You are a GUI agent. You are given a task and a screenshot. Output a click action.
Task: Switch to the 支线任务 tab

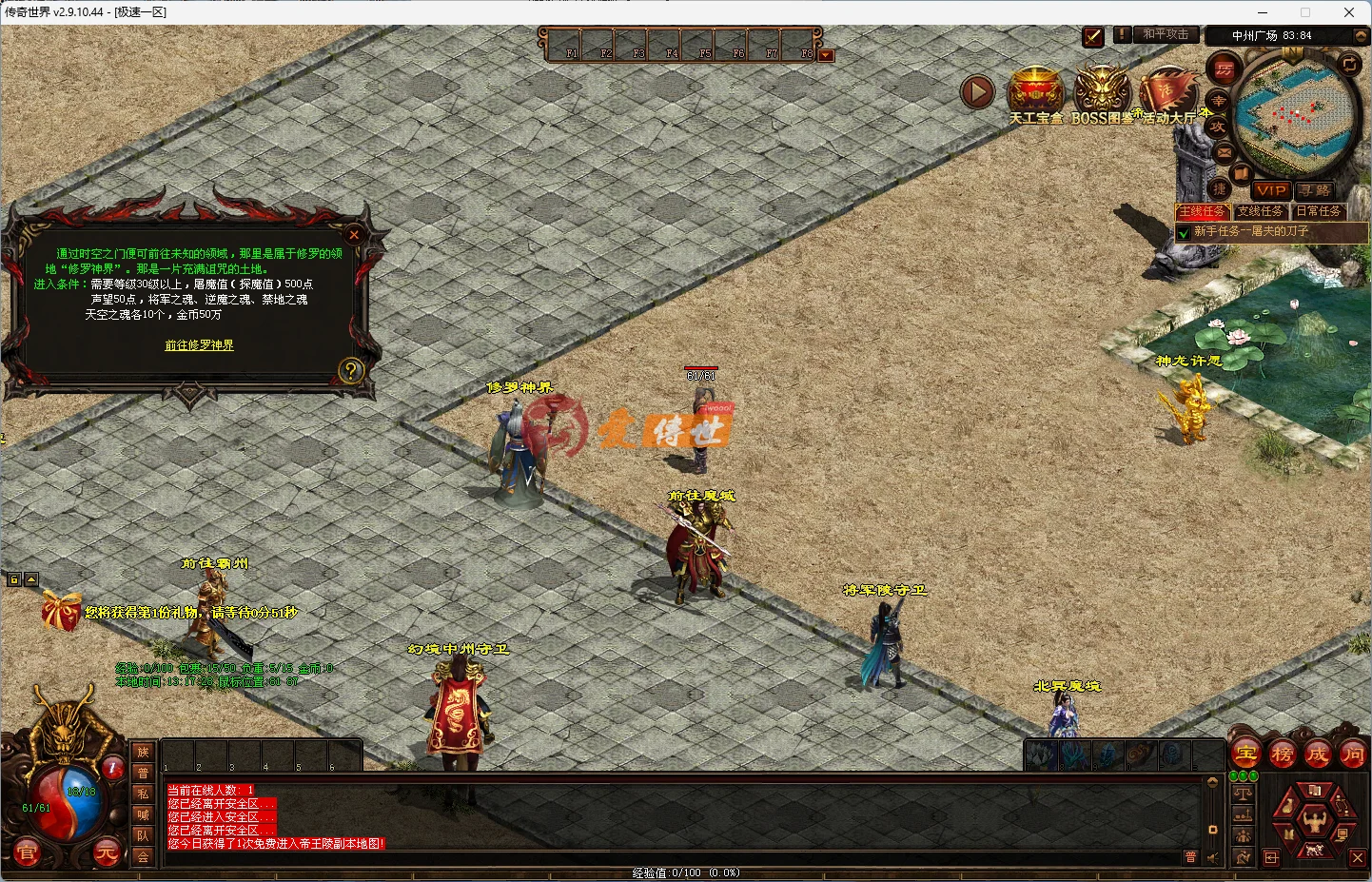pyautogui.click(x=1261, y=210)
